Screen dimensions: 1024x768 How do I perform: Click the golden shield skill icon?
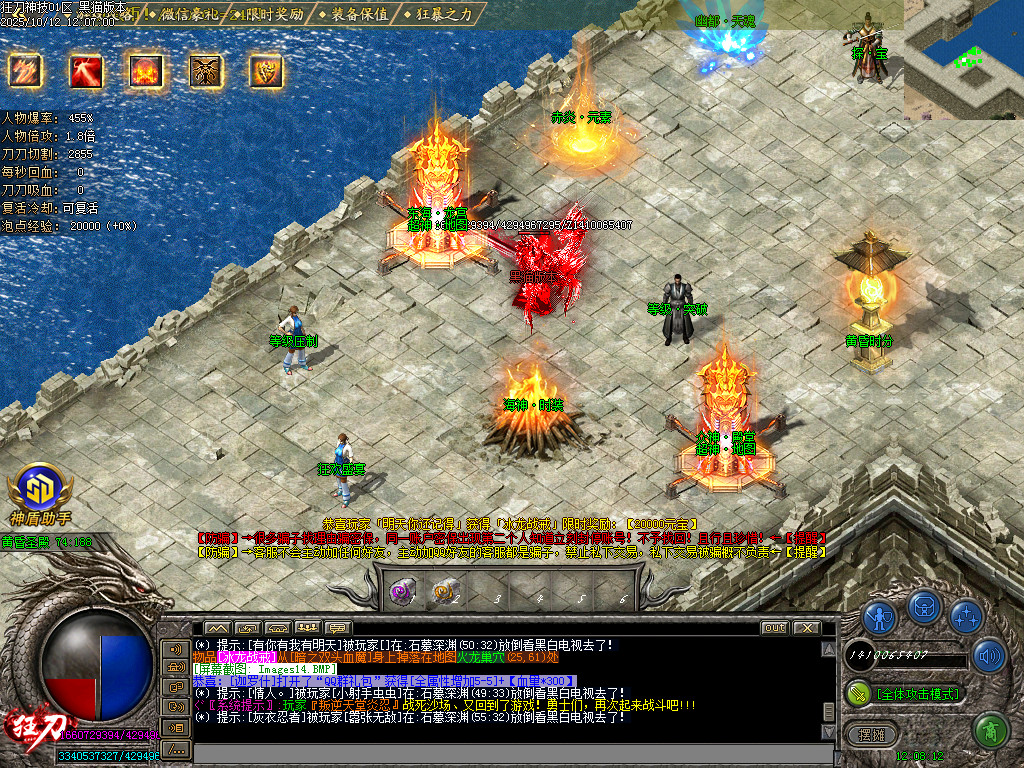pos(266,70)
